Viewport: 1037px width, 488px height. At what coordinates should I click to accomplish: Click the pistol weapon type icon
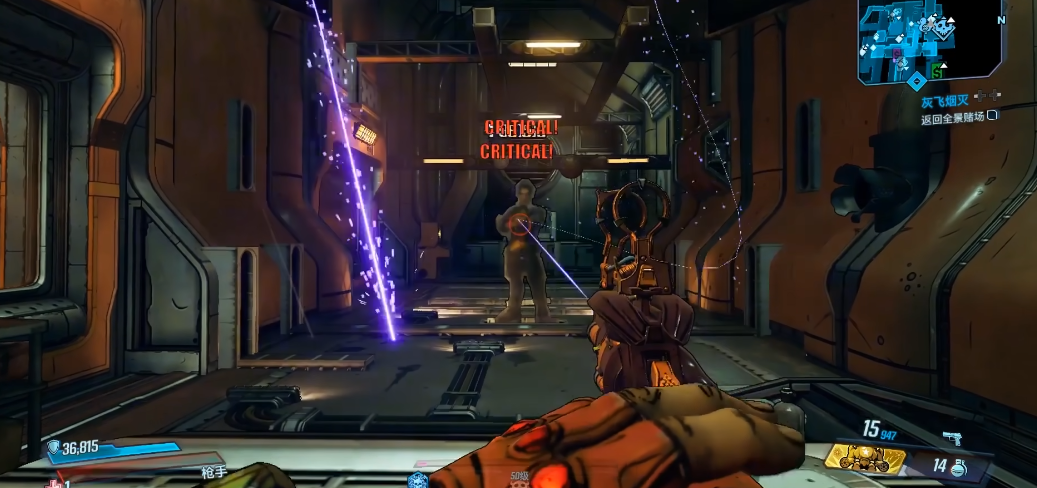point(951,438)
